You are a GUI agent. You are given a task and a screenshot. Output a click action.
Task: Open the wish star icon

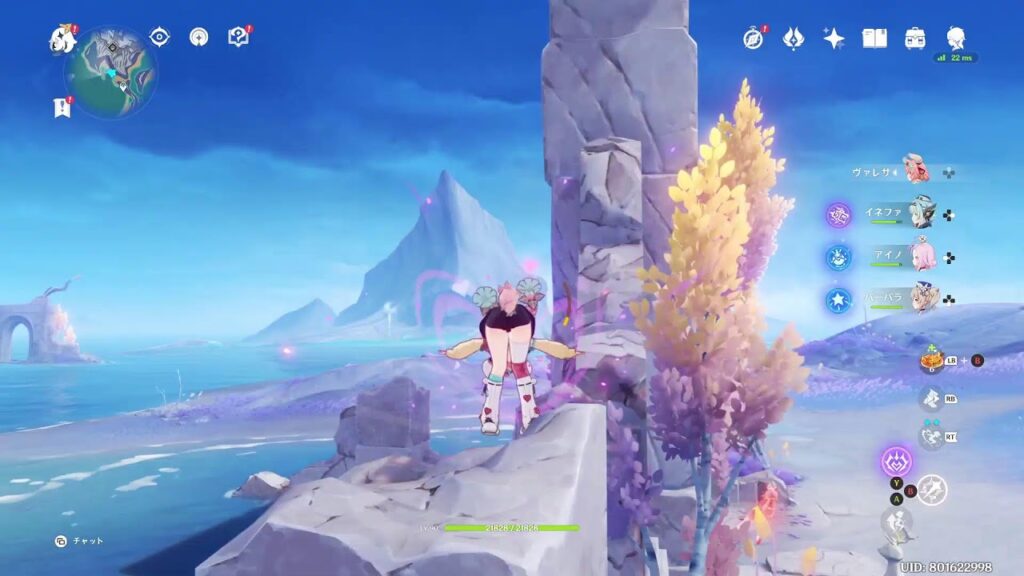[833, 38]
